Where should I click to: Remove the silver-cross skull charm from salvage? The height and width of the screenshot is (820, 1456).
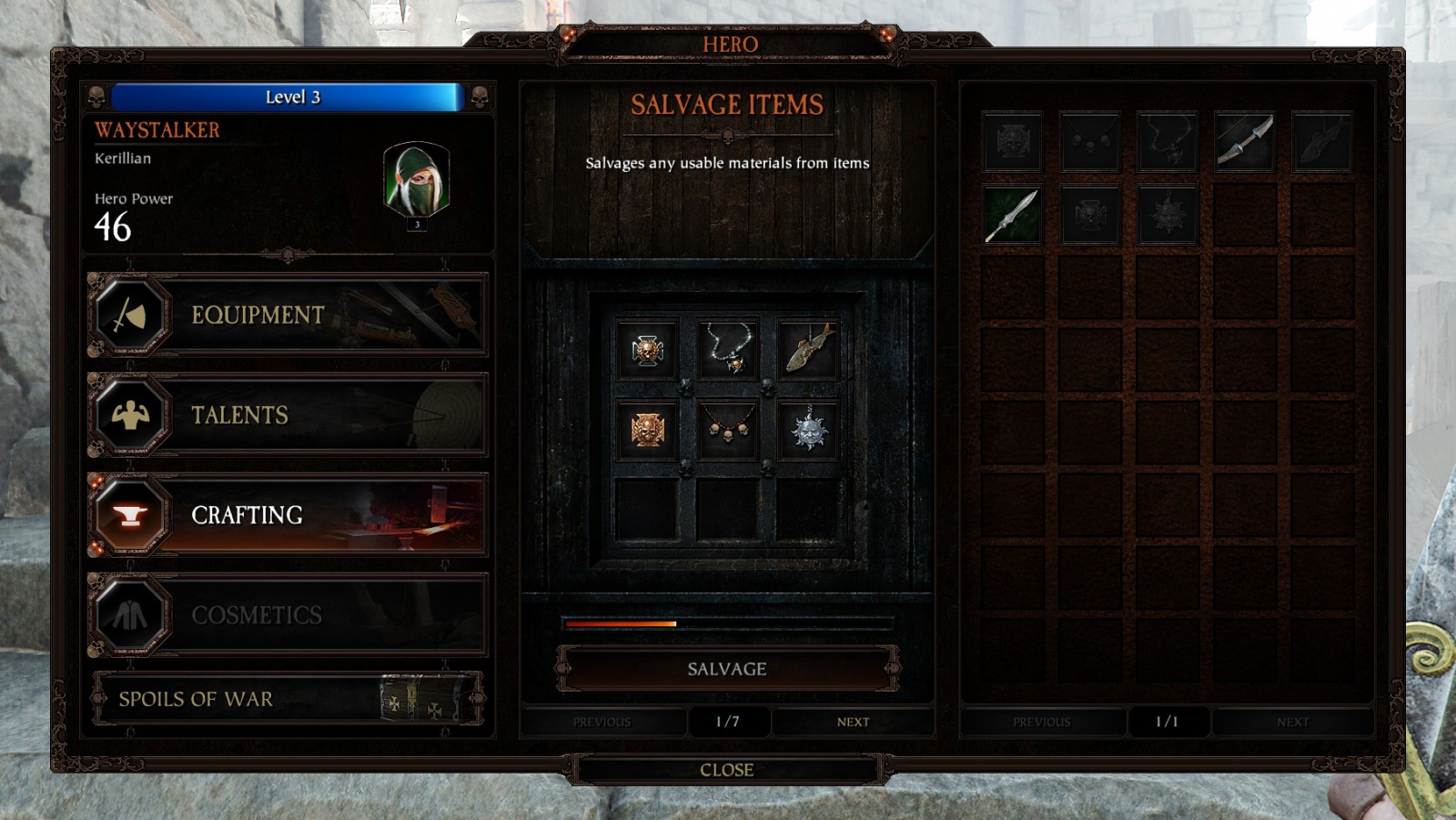pos(647,349)
